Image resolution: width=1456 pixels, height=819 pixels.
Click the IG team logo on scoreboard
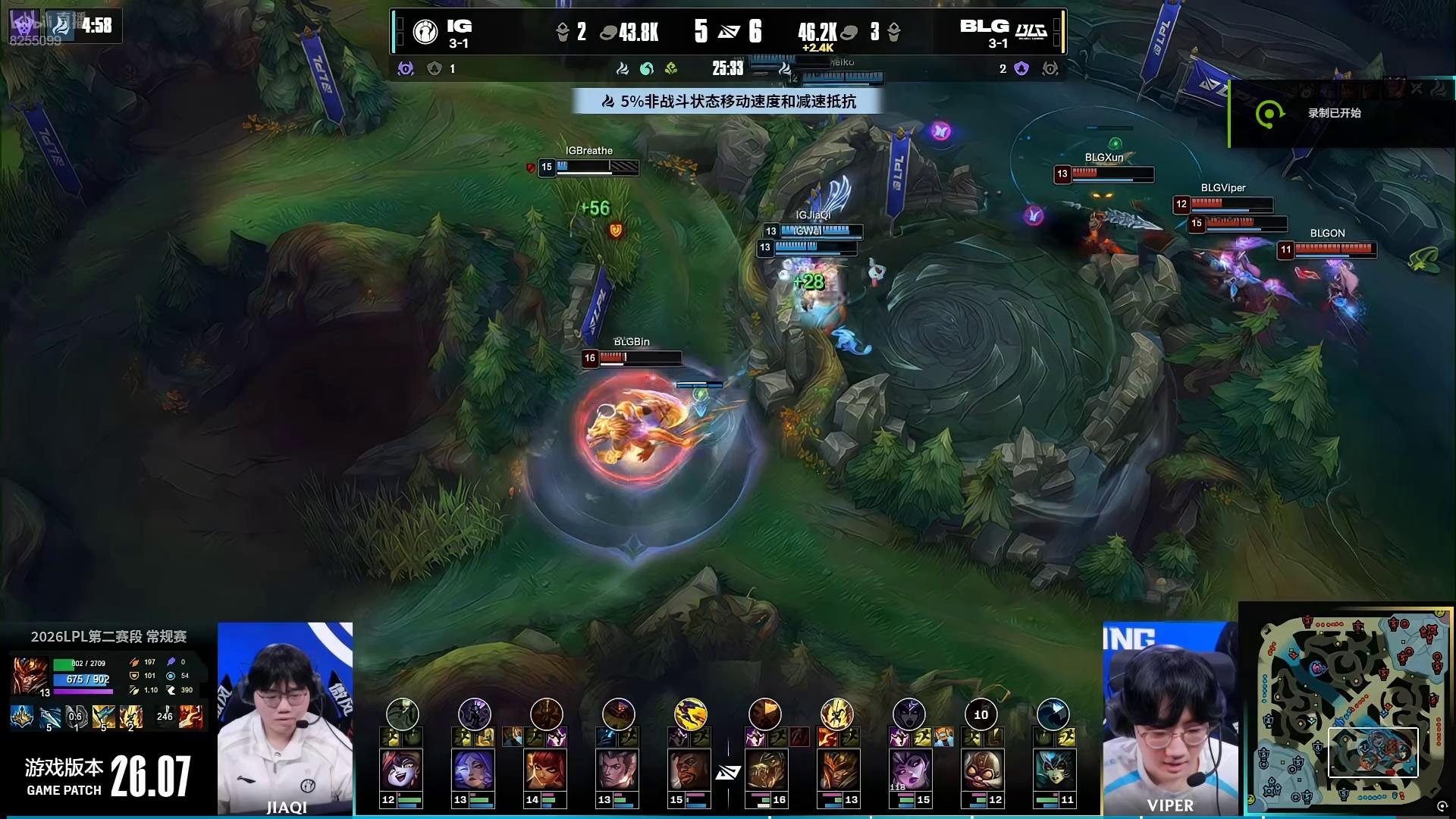point(425,32)
